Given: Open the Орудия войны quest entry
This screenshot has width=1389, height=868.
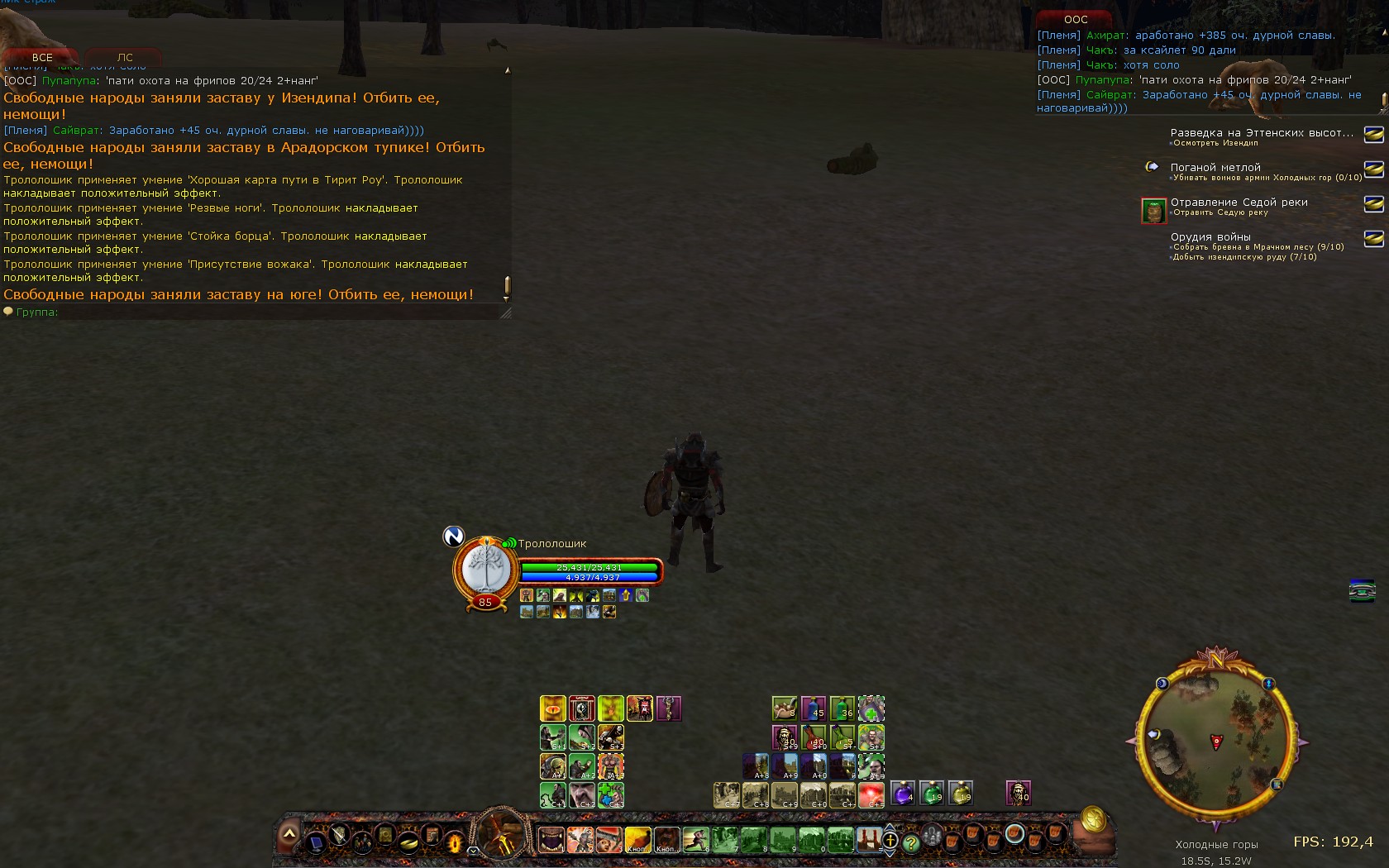Looking at the screenshot, I should 1210,236.
